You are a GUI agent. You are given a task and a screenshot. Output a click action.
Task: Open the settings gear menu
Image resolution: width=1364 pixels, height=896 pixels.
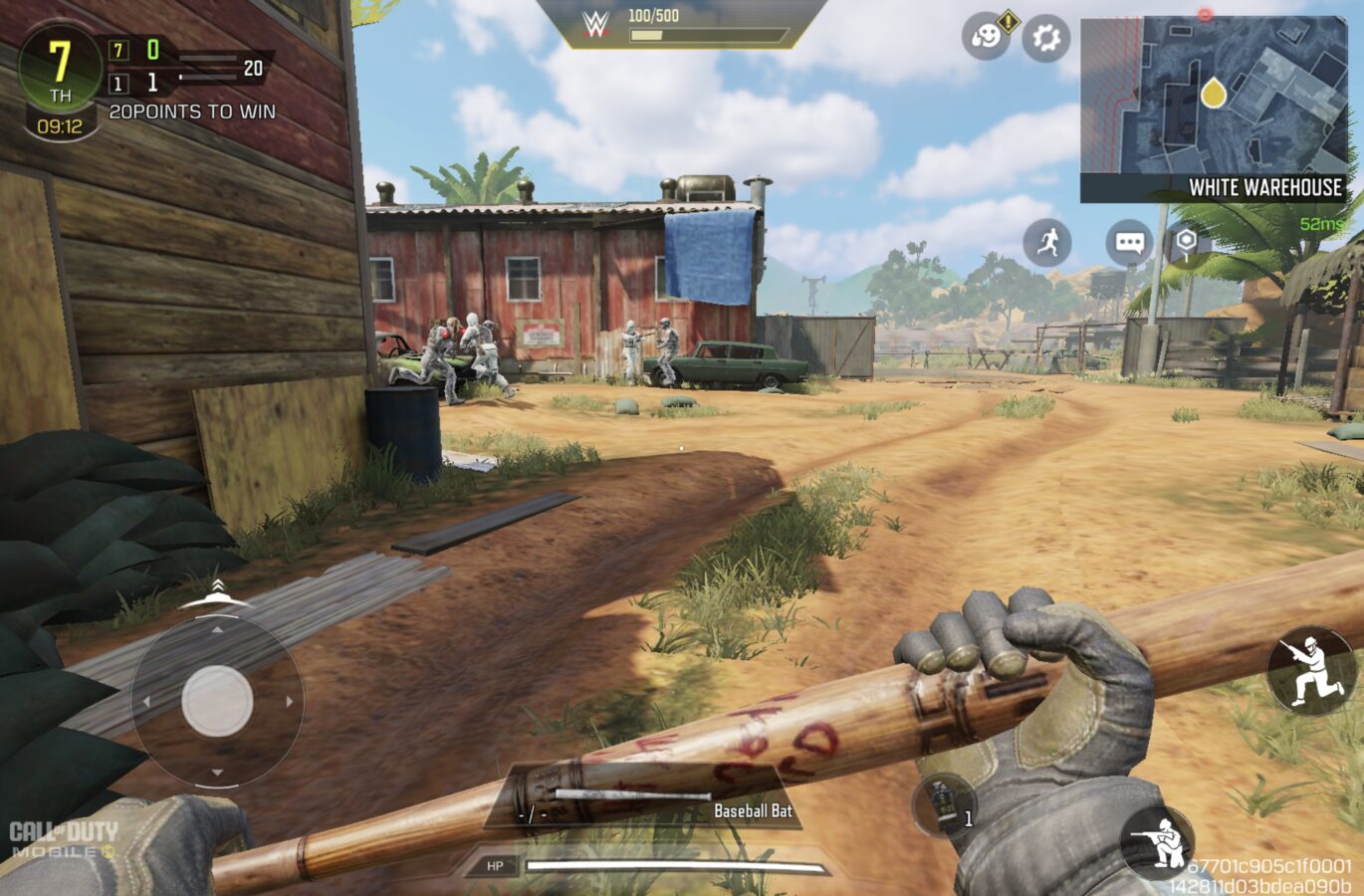click(x=1045, y=39)
